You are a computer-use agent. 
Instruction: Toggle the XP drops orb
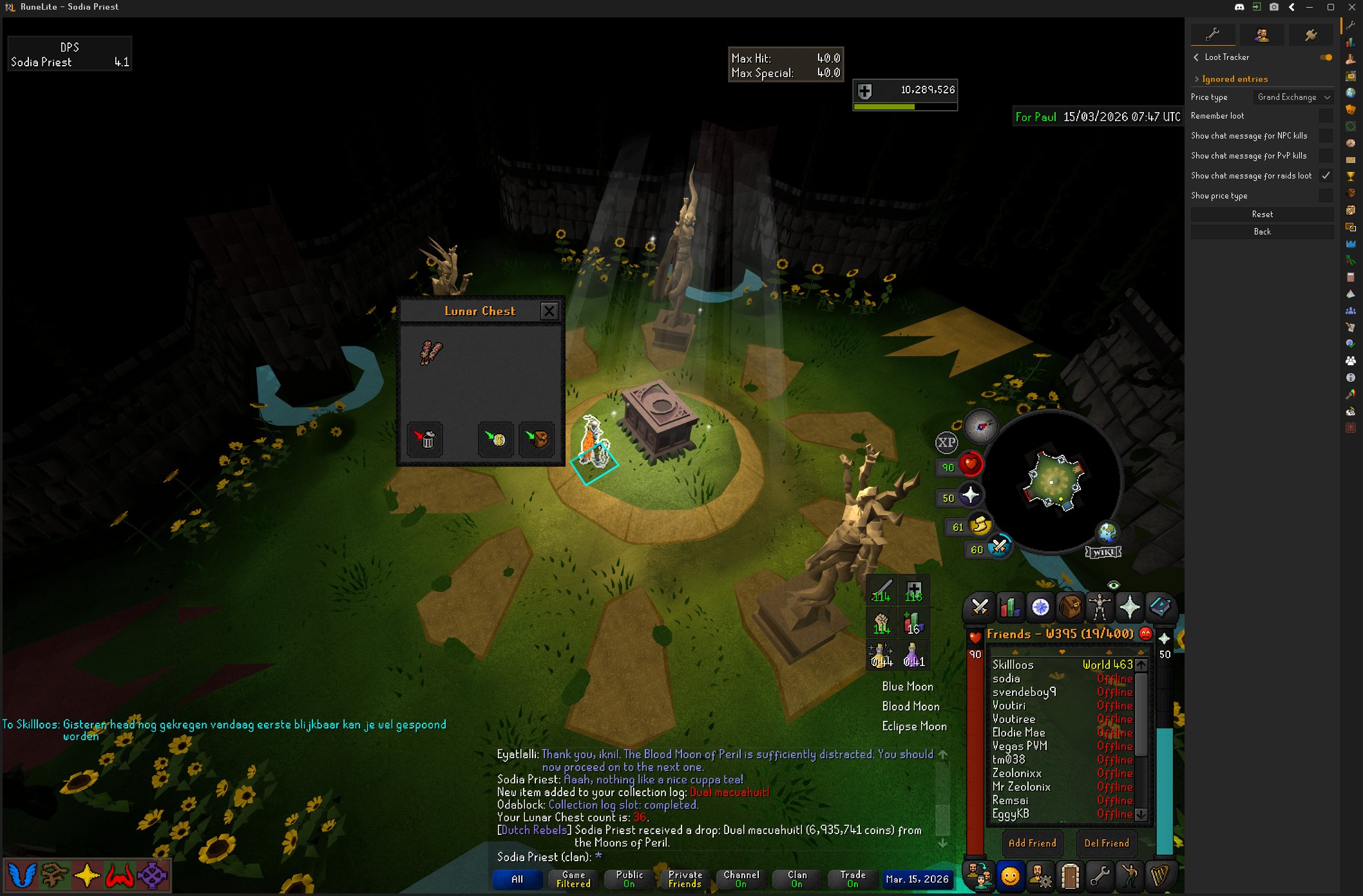pyautogui.click(x=946, y=443)
